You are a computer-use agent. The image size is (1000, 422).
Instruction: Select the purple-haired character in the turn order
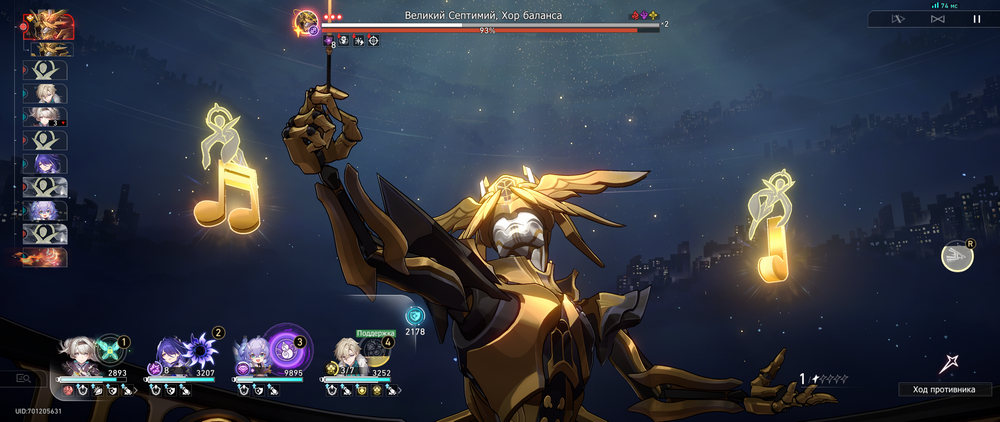point(46,163)
